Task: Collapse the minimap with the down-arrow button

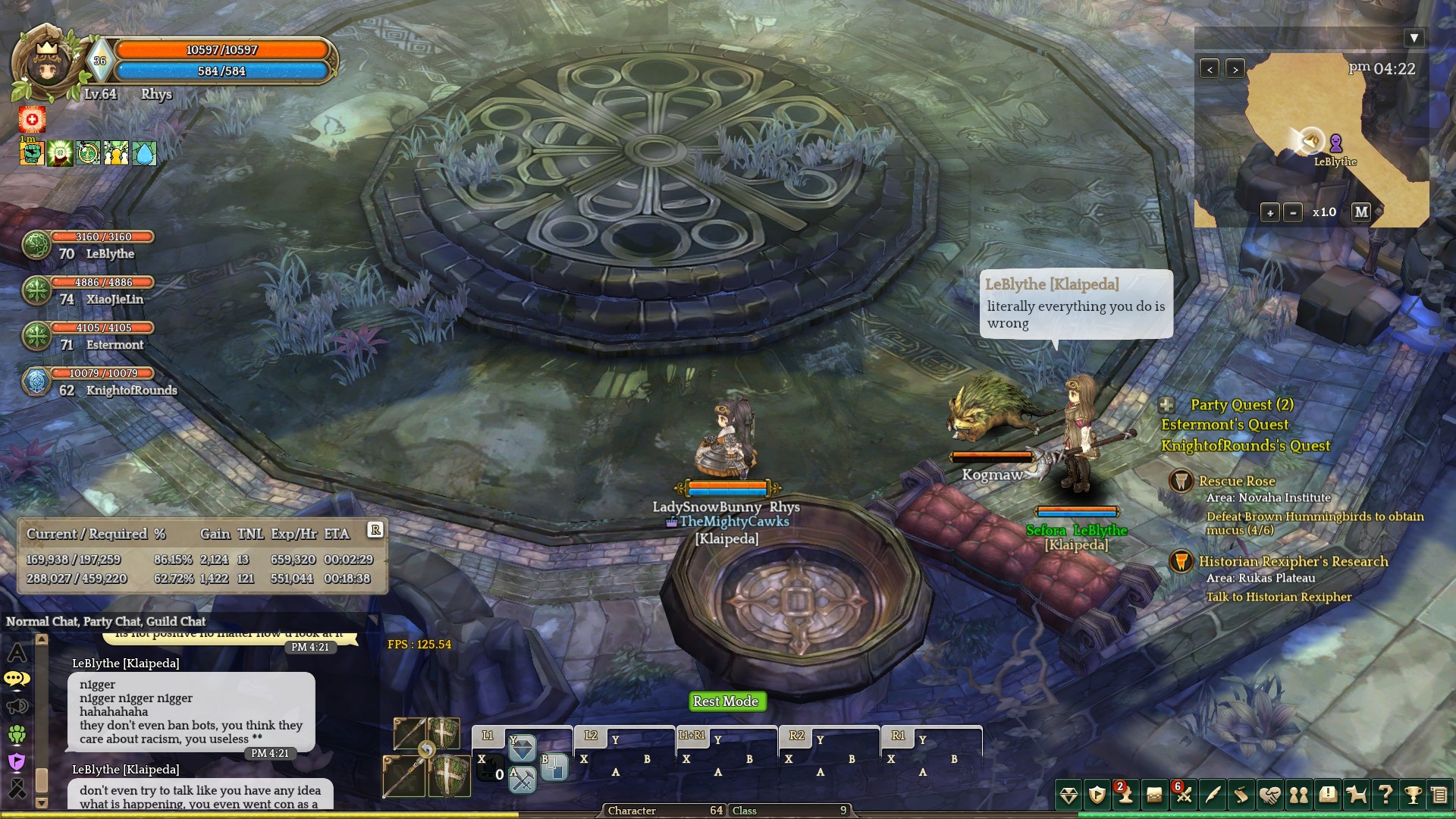Action: click(1414, 38)
